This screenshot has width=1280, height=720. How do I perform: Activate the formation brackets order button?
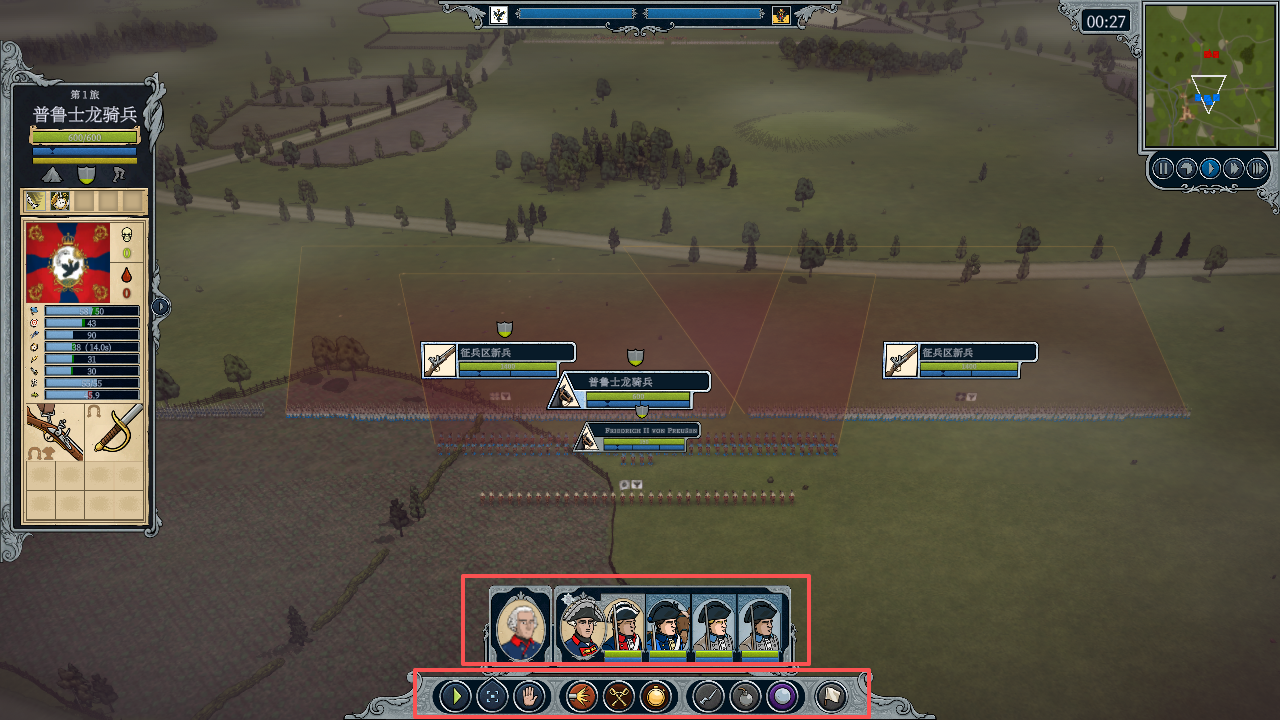[491, 696]
